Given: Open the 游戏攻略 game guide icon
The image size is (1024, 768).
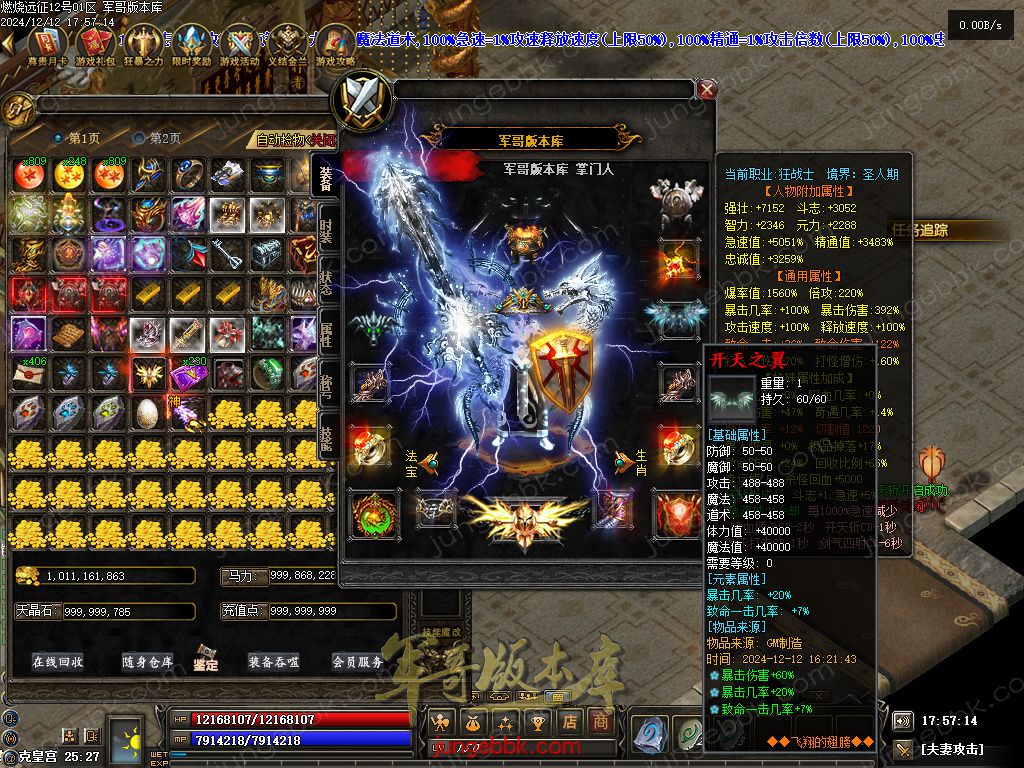Looking at the screenshot, I should [336, 45].
